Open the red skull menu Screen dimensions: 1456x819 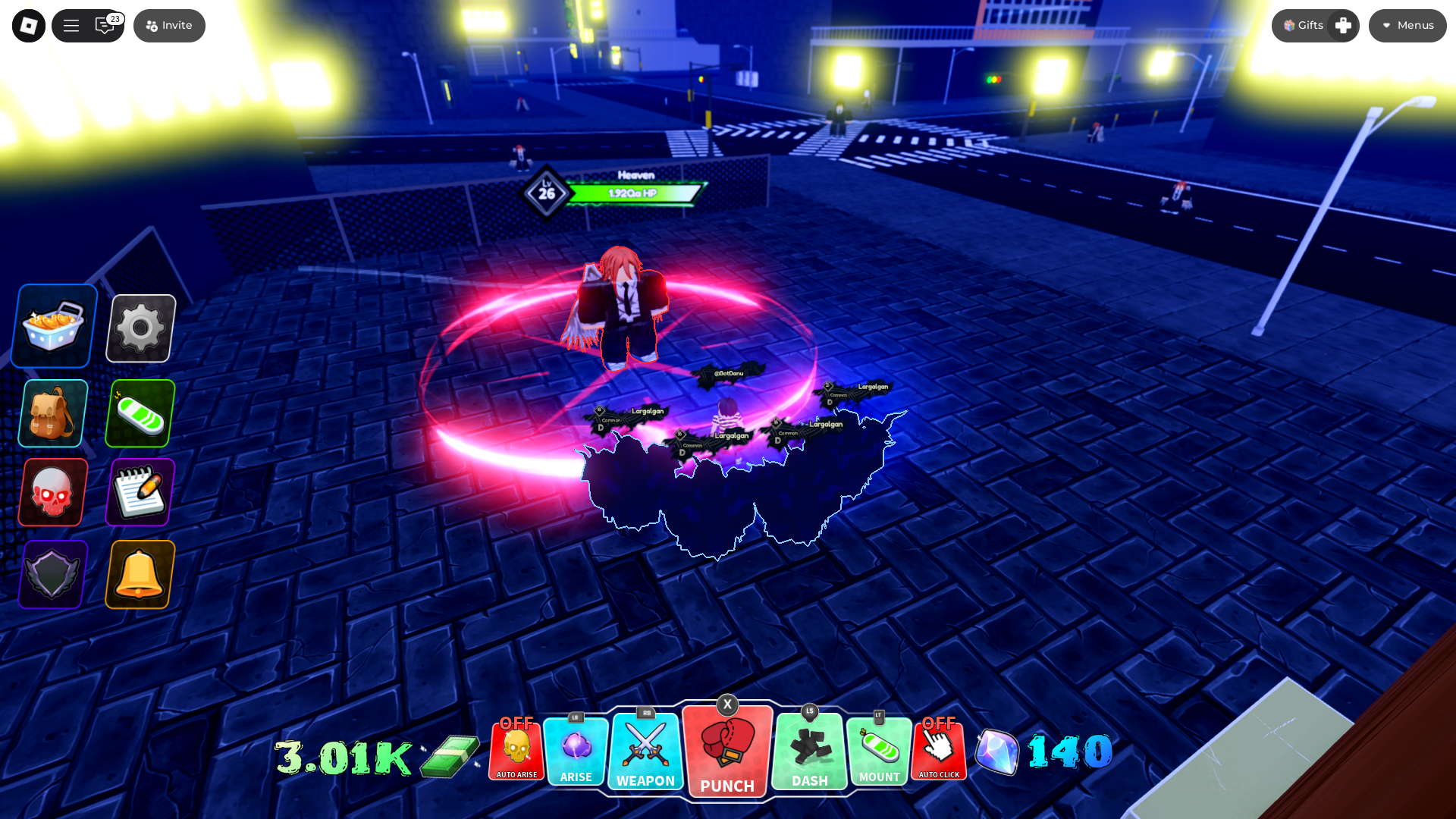52,493
